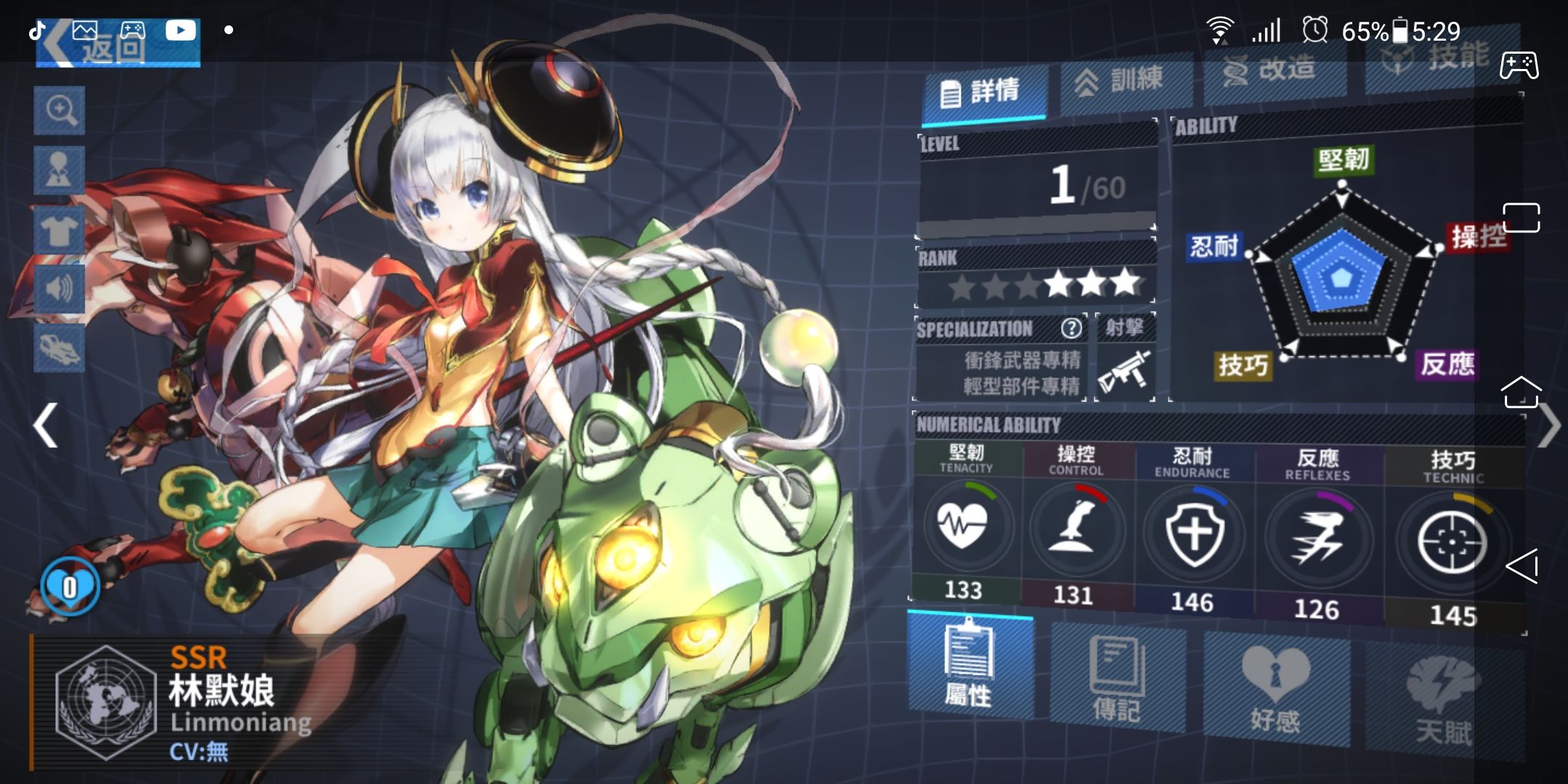Click the specialization help question mark
1568x784 pixels.
point(1071,329)
